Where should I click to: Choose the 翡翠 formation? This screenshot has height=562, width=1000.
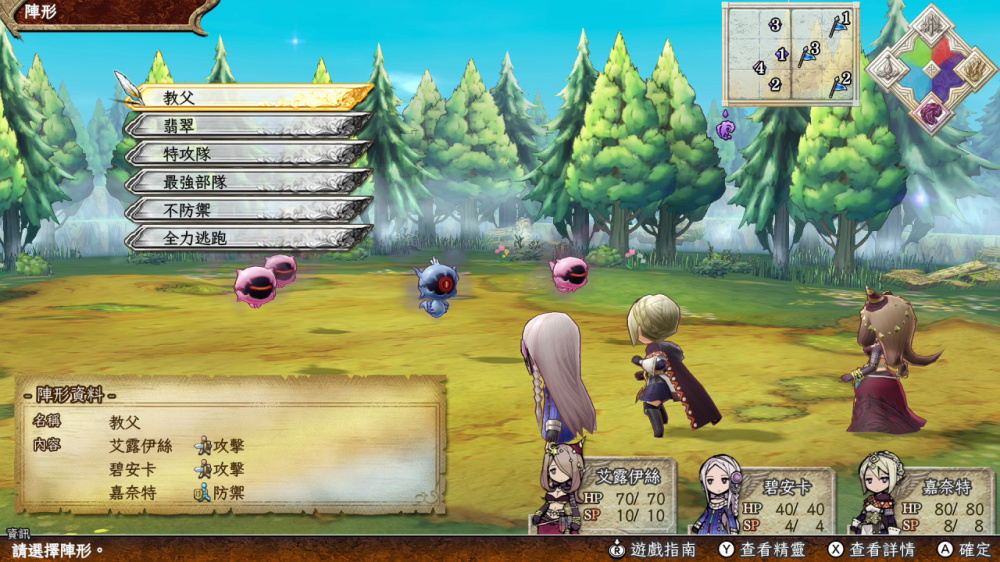click(250, 125)
